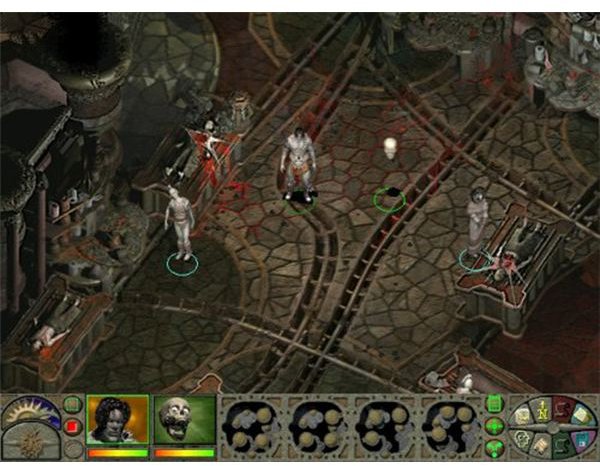Select Morte's skull portrait

(x=184, y=421)
